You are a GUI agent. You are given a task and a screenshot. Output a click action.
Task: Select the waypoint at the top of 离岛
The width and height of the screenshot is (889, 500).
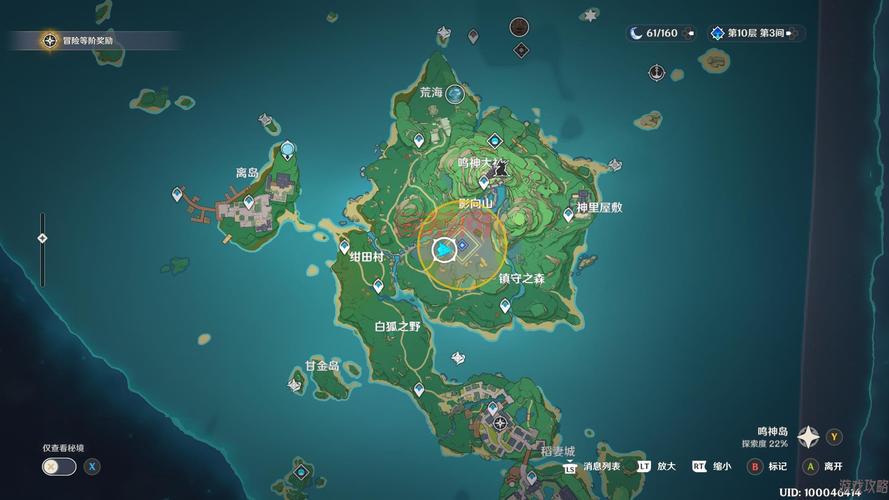pyautogui.click(x=288, y=150)
